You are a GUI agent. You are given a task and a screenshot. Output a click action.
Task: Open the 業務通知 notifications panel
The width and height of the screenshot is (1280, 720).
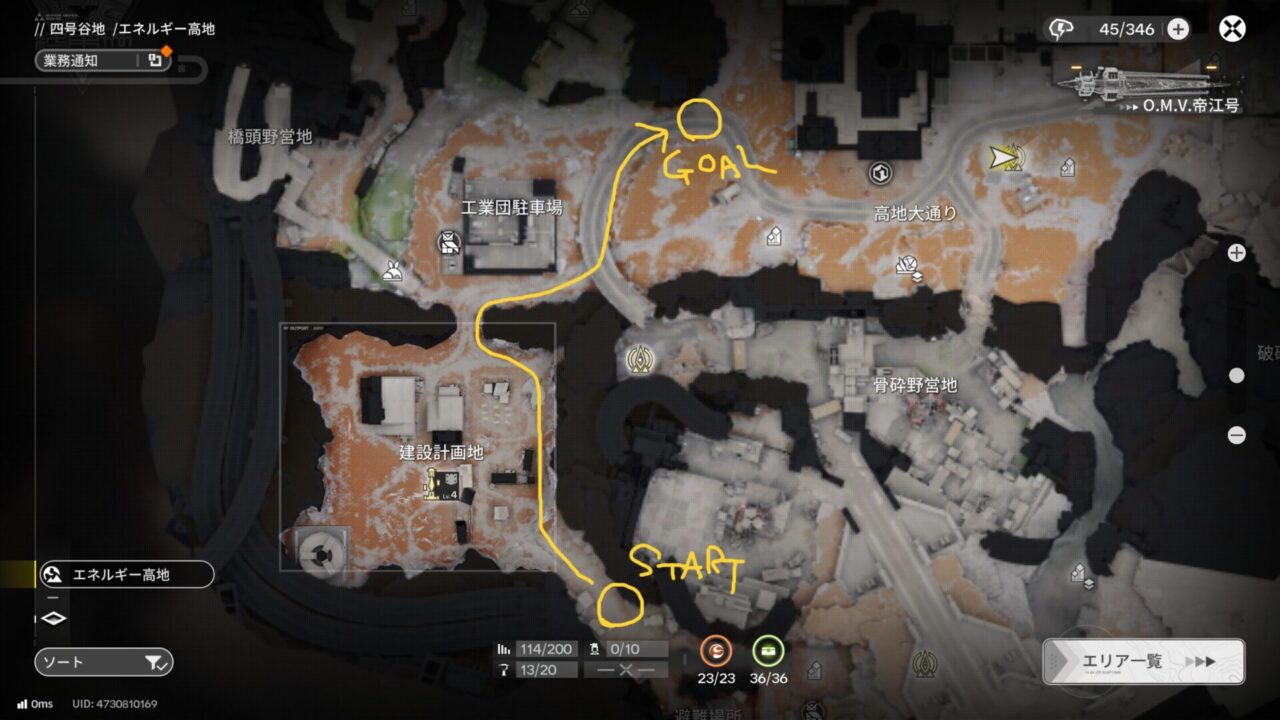point(103,60)
